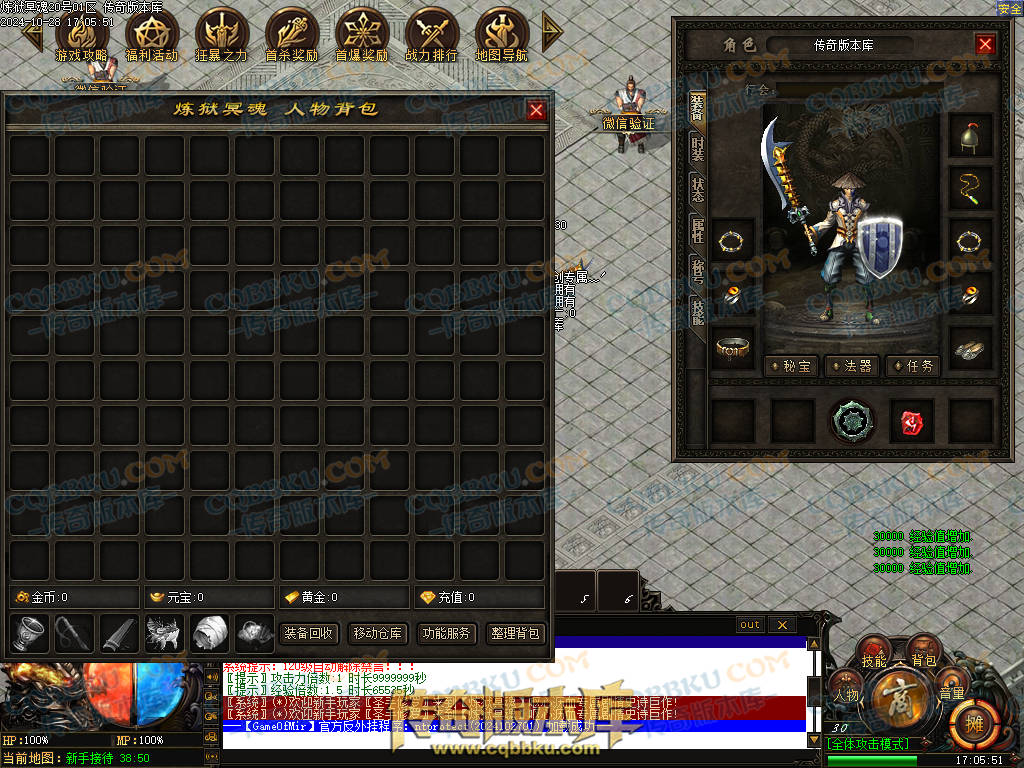Close the 人物背包 backpack window

click(537, 110)
